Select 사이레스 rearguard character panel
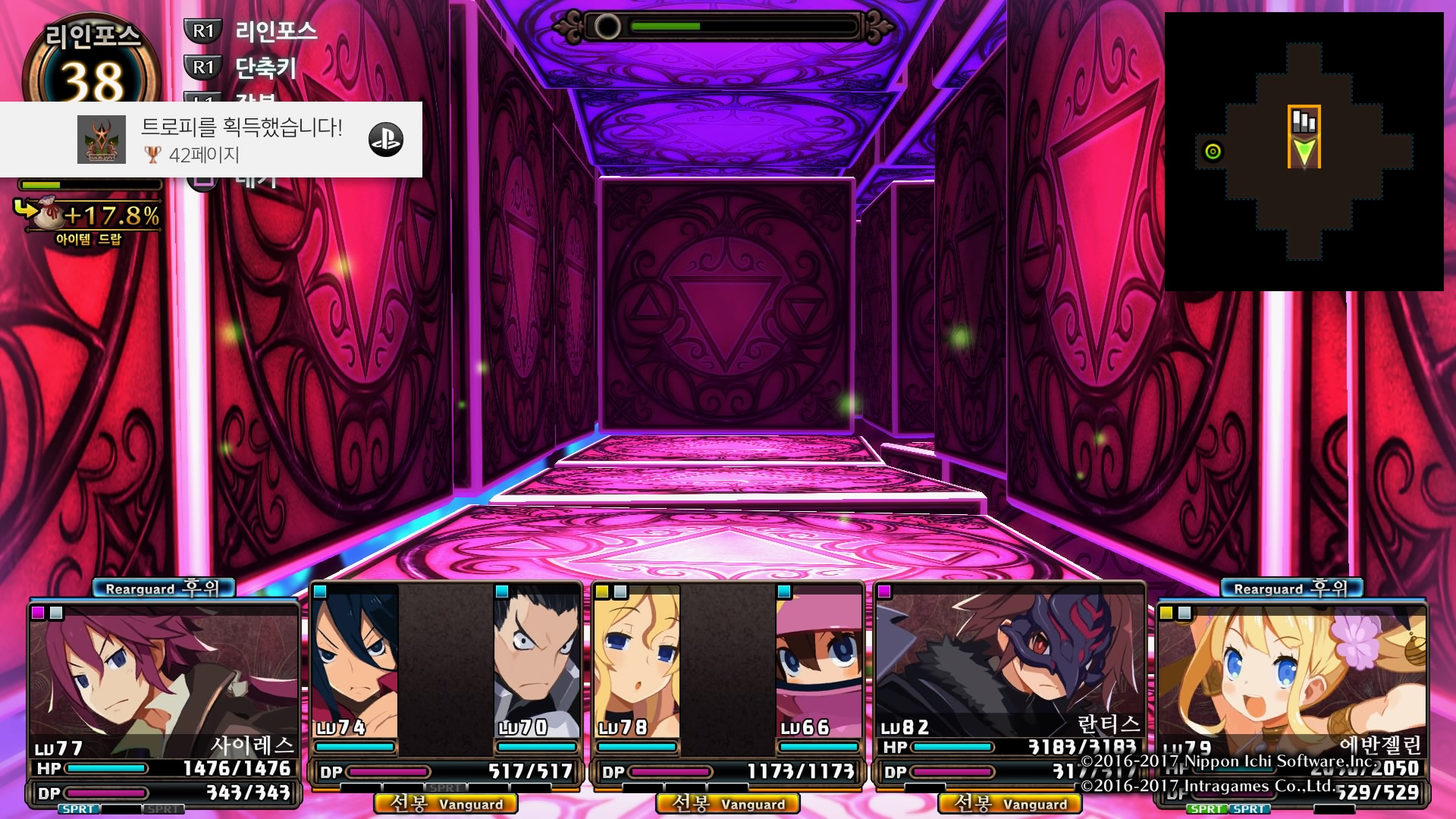The height and width of the screenshot is (819, 1456). [164, 682]
